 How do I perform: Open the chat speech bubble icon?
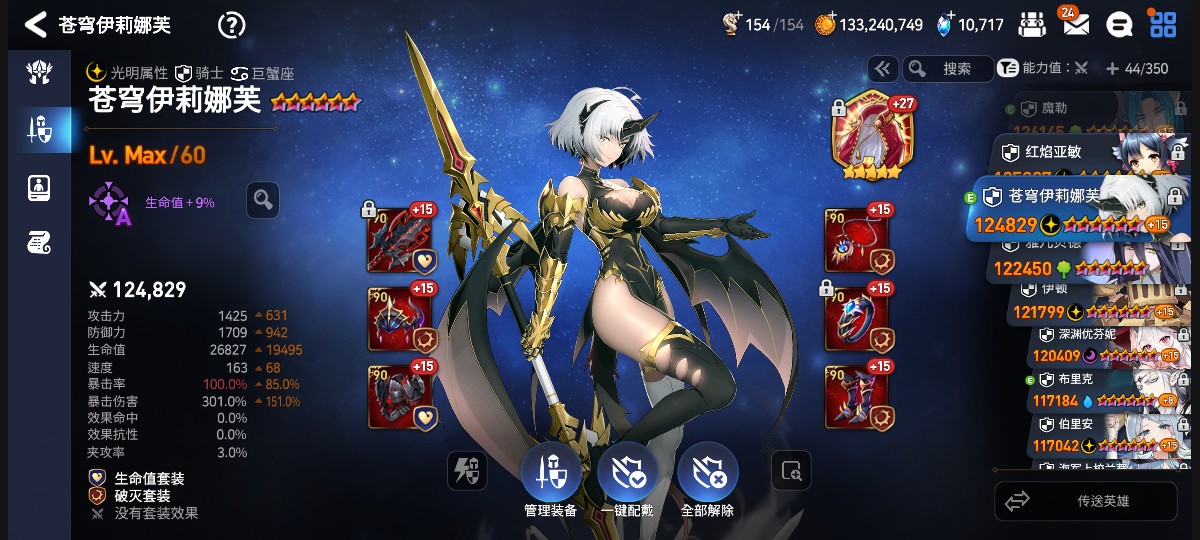(1119, 25)
